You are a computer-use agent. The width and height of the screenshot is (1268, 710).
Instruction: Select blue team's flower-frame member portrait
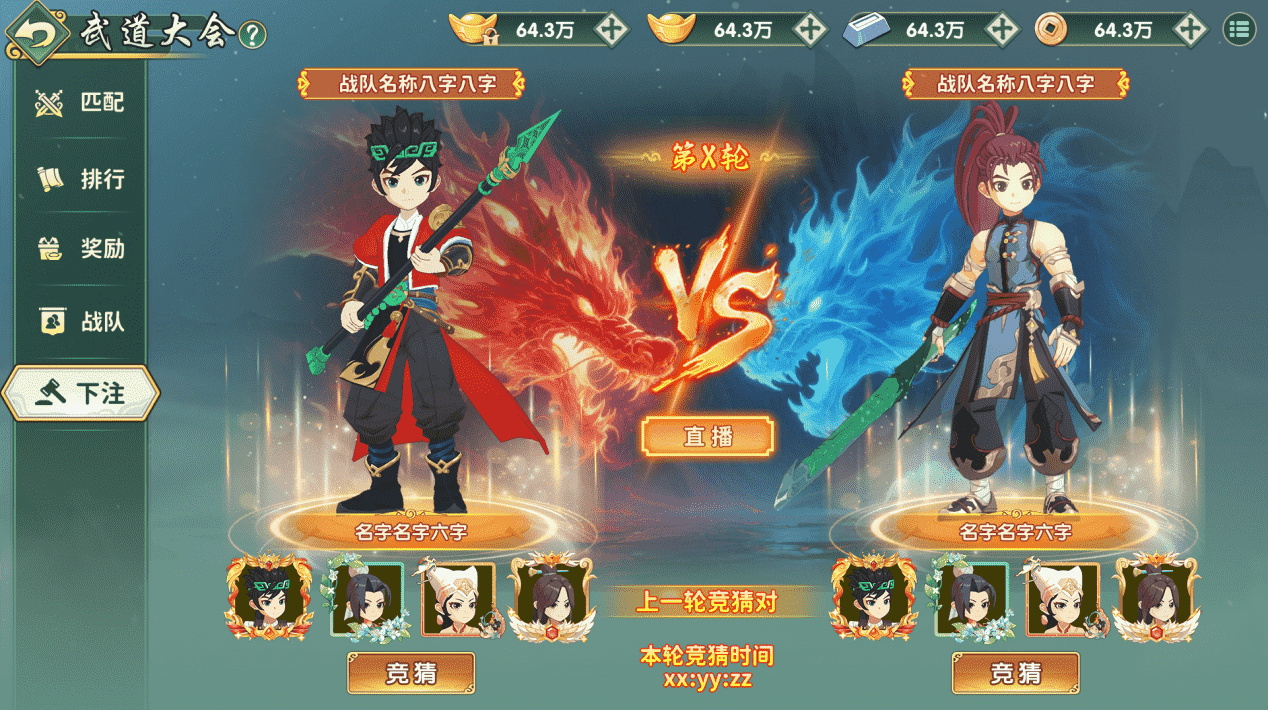[x=970, y=599]
